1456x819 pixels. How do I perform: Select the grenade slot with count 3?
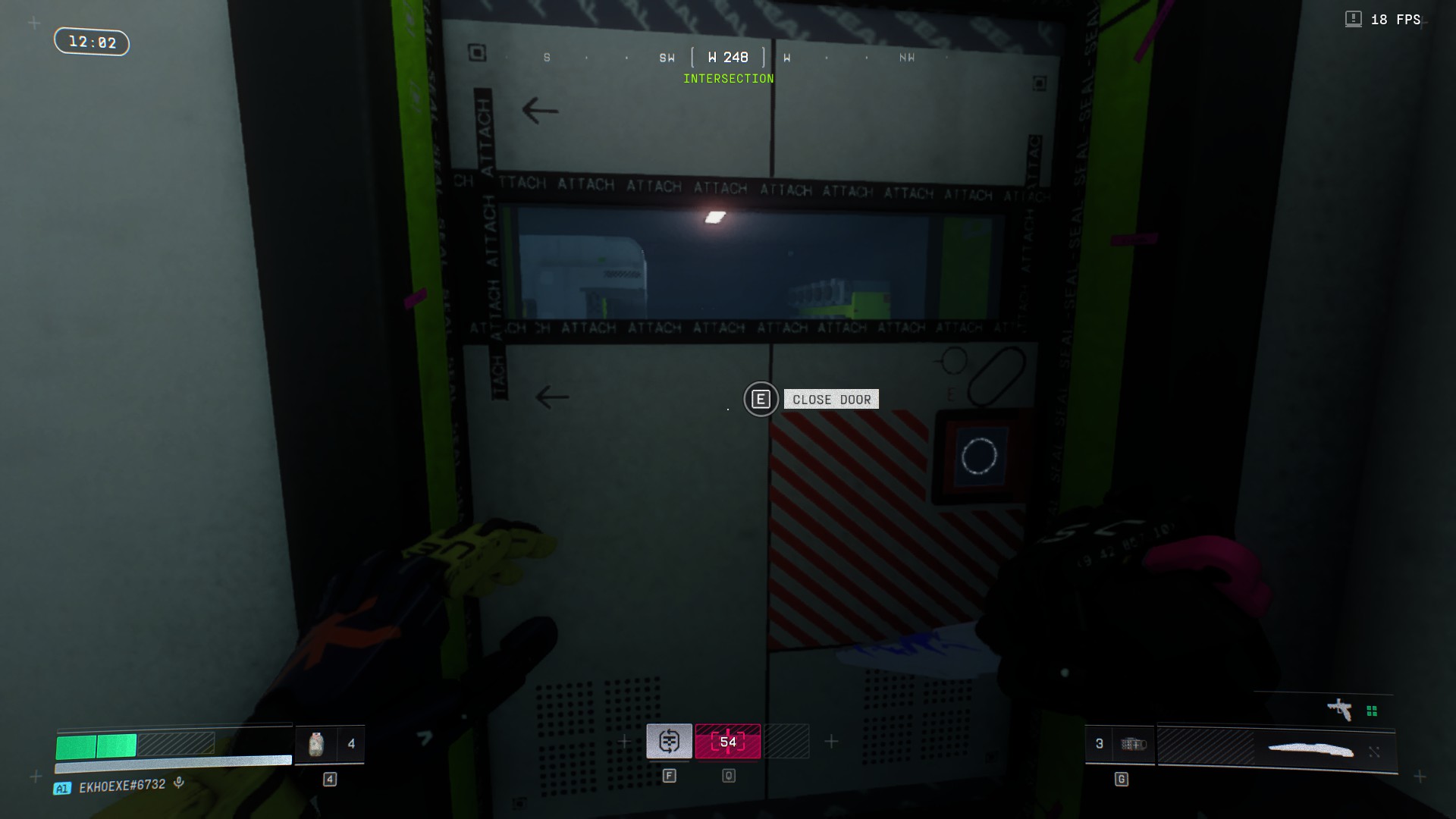(x=1119, y=744)
